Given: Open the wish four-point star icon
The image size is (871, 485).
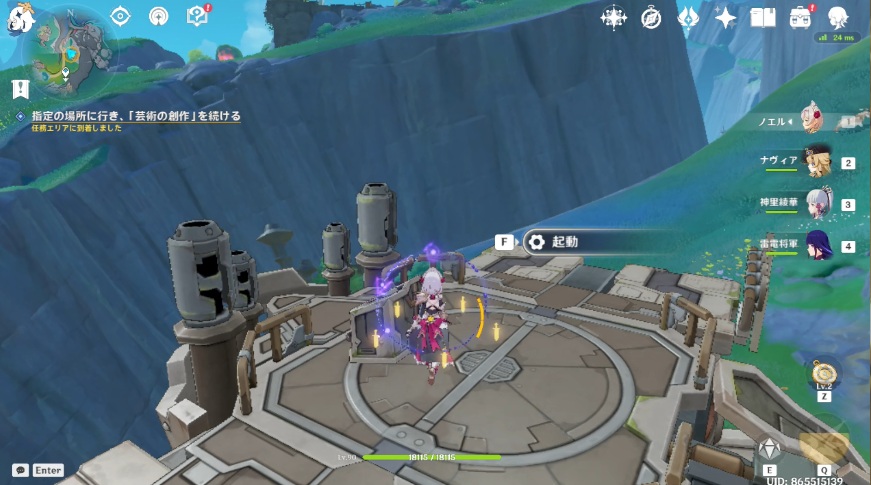Looking at the screenshot, I should click(726, 17).
